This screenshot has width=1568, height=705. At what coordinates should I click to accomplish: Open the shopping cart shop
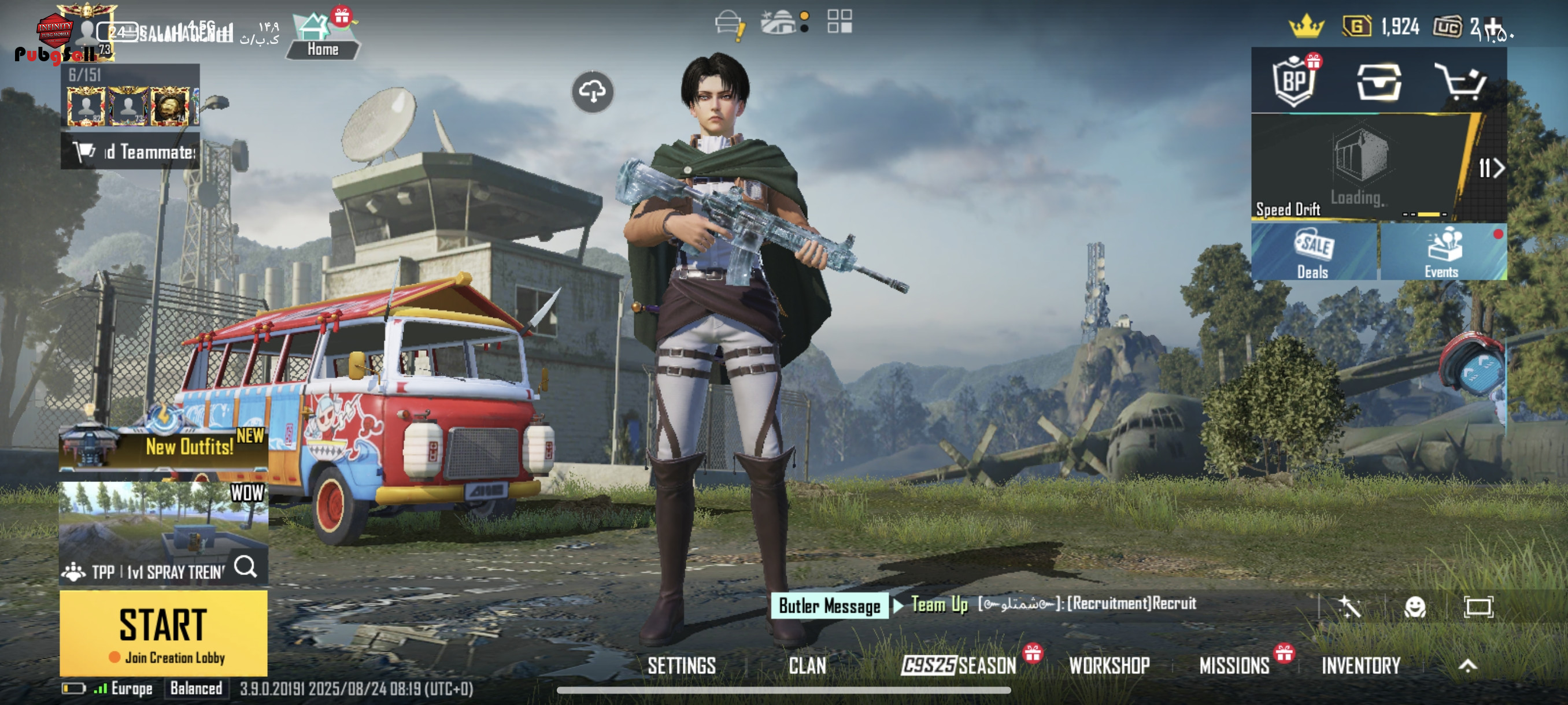[x=1460, y=81]
